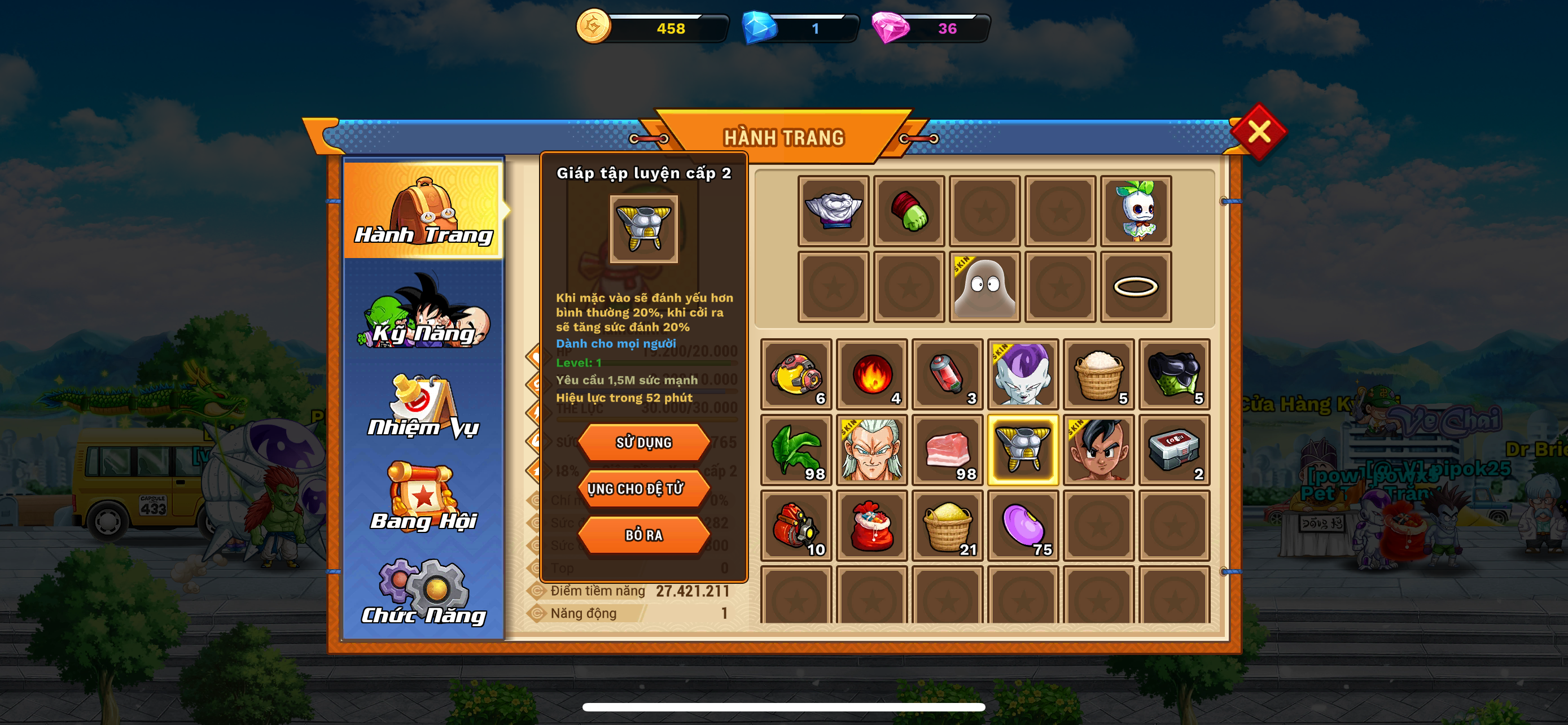Choose ỦNG CHO ĐỆ TỬ option
This screenshot has height=725, width=1568.
coord(643,489)
